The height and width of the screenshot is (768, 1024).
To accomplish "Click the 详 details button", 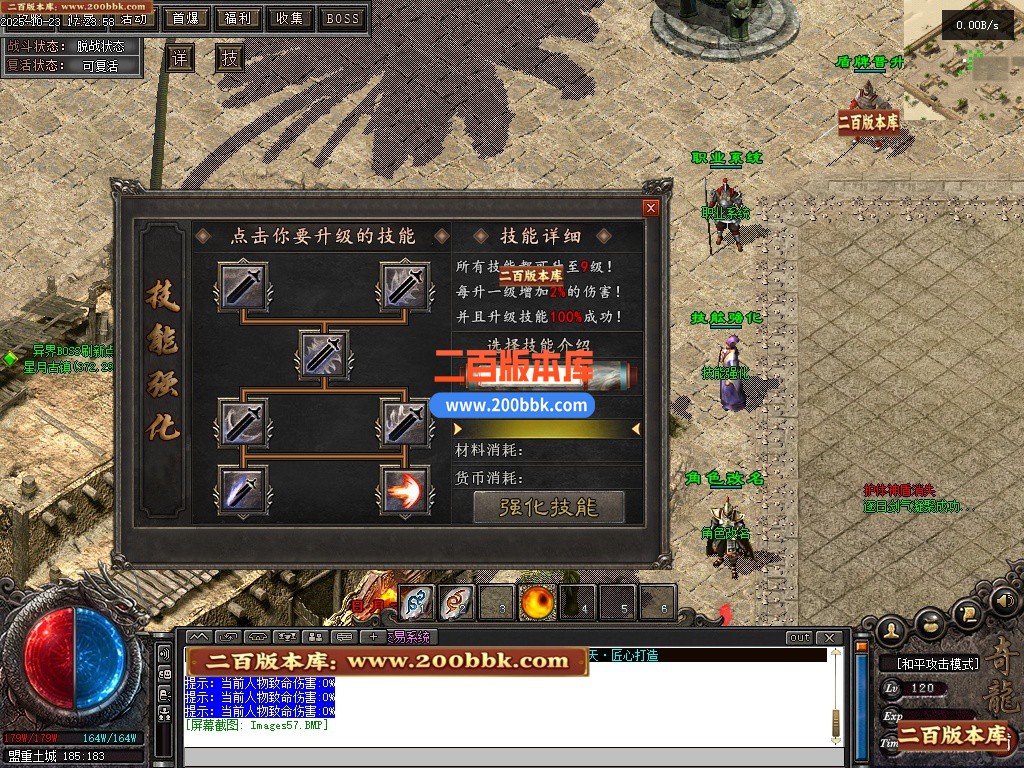I will click(180, 58).
